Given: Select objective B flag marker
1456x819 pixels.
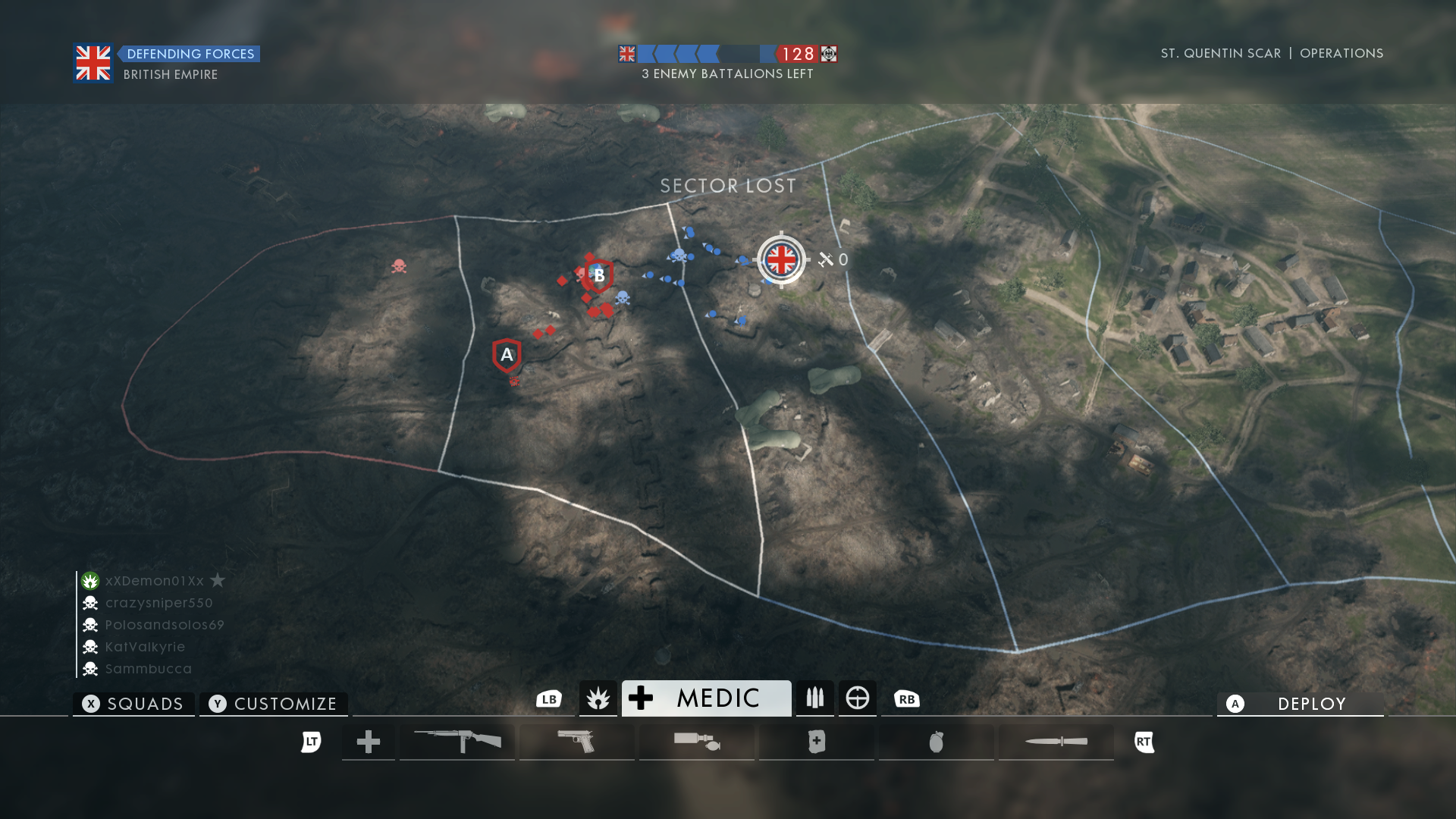Looking at the screenshot, I should [598, 275].
